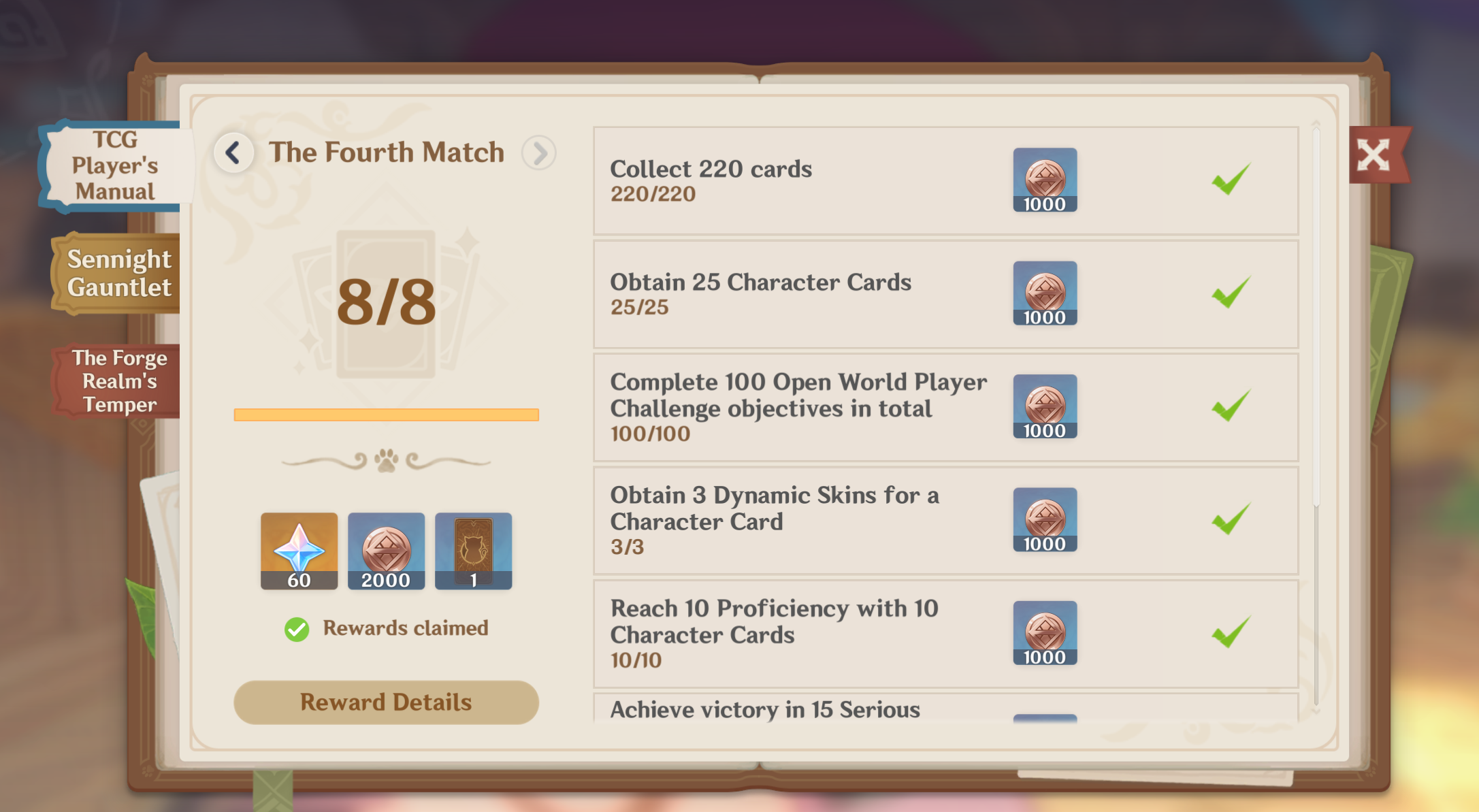Select the coin reward for Reach 10 Proficiency task
The width and height of the screenshot is (1479, 812).
(x=1045, y=633)
